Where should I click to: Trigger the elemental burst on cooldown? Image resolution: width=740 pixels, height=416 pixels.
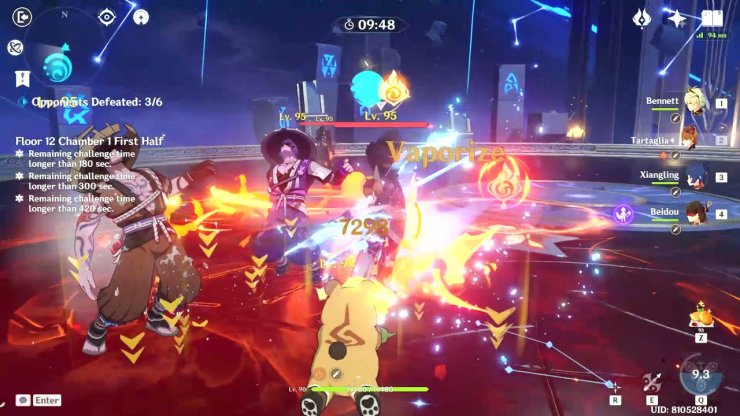(700, 377)
